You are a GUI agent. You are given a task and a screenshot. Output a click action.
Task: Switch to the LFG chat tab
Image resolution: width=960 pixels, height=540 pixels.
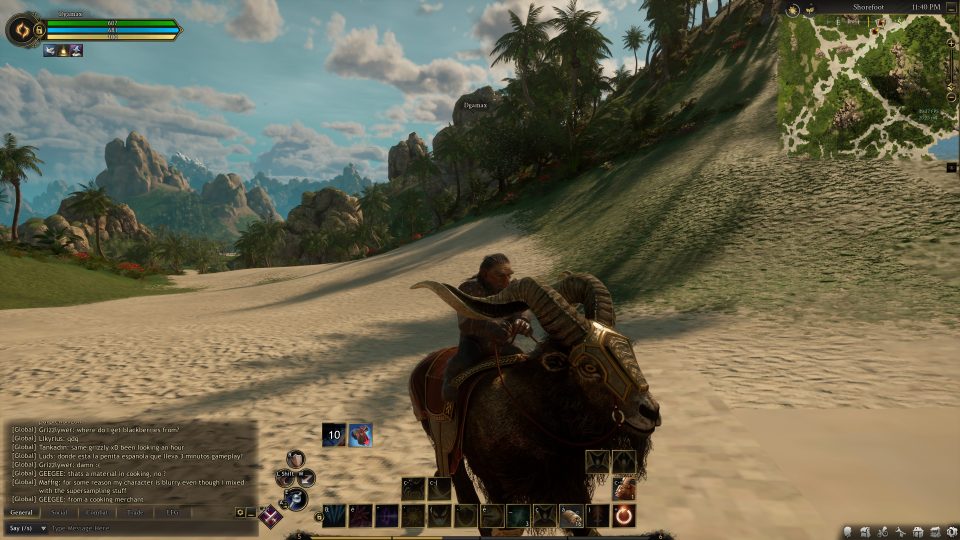click(172, 512)
